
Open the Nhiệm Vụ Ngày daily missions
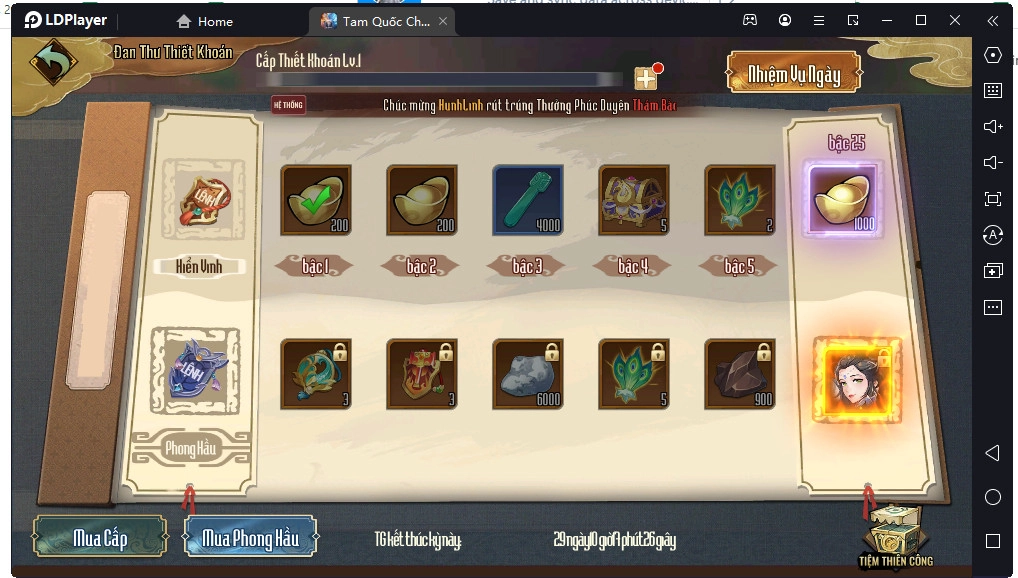794,74
